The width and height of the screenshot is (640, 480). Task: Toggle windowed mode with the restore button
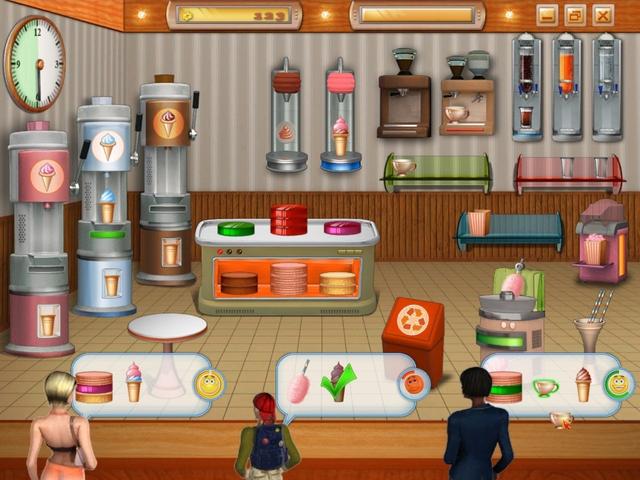pyautogui.click(x=574, y=15)
